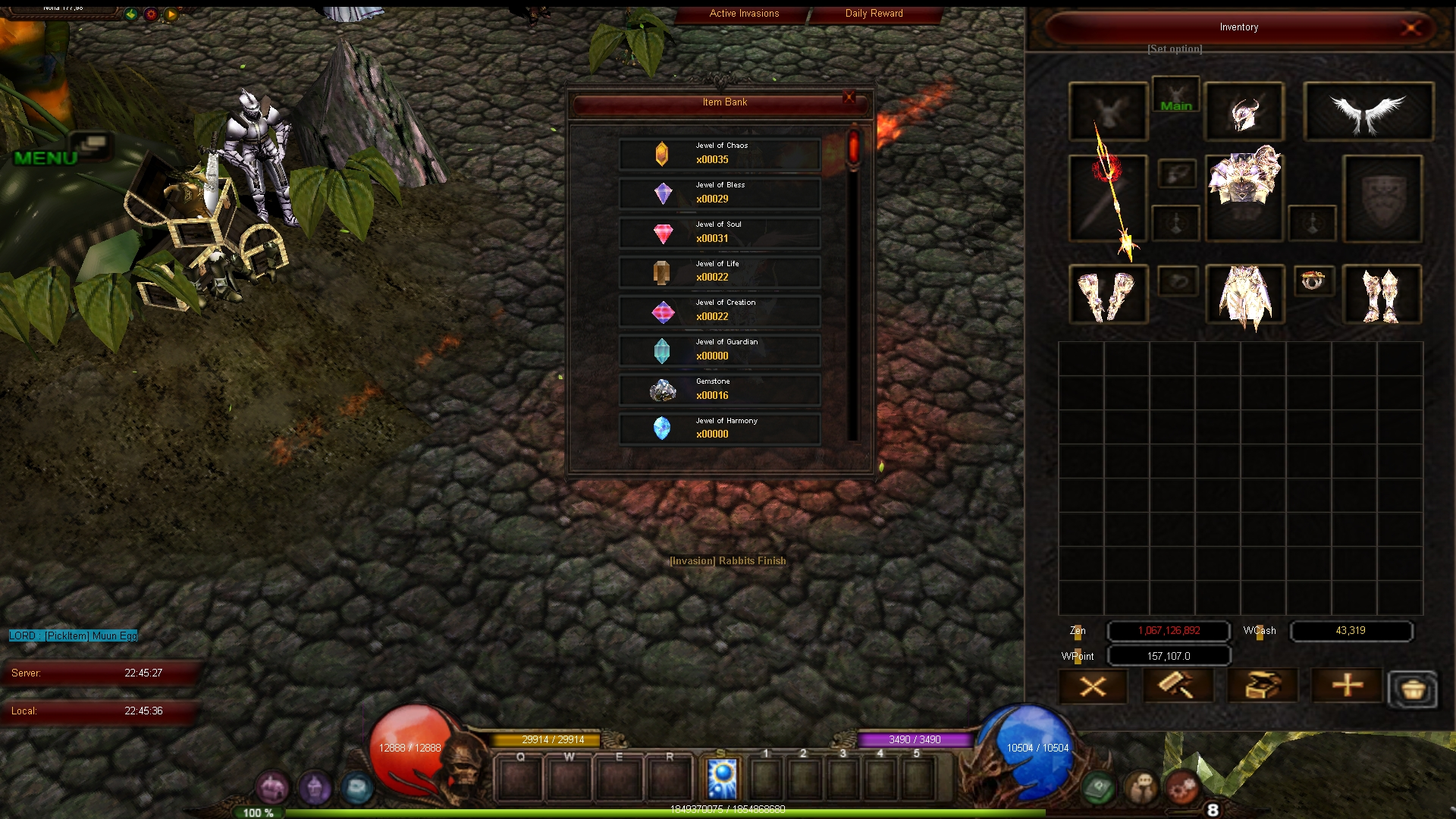Image resolution: width=1456 pixels, height=819 pixels.
Task: Select the repair hammer icon in inventory
Action: click(x=1178, y=686)
